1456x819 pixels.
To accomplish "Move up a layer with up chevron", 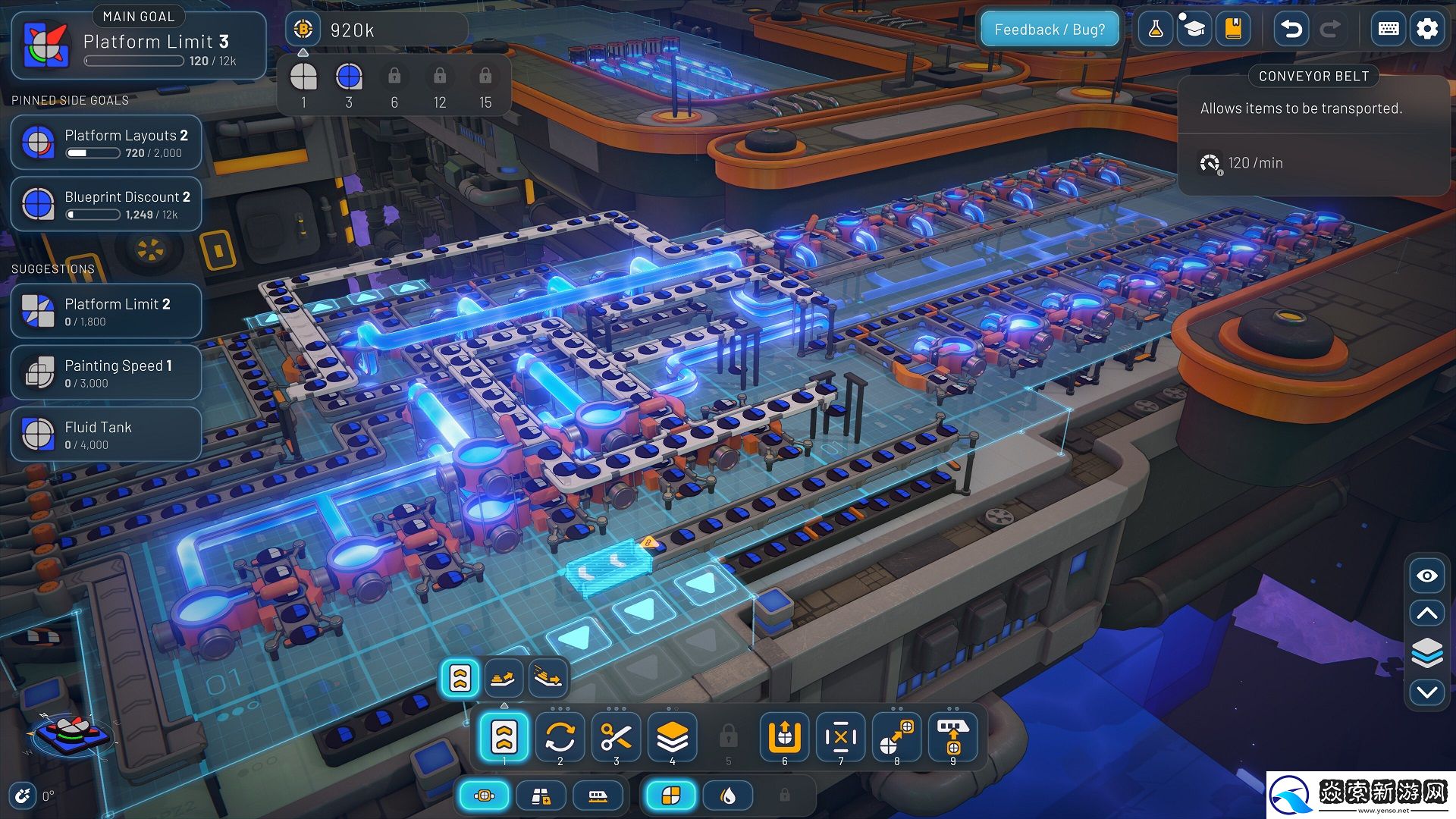I will (1426, 613).
